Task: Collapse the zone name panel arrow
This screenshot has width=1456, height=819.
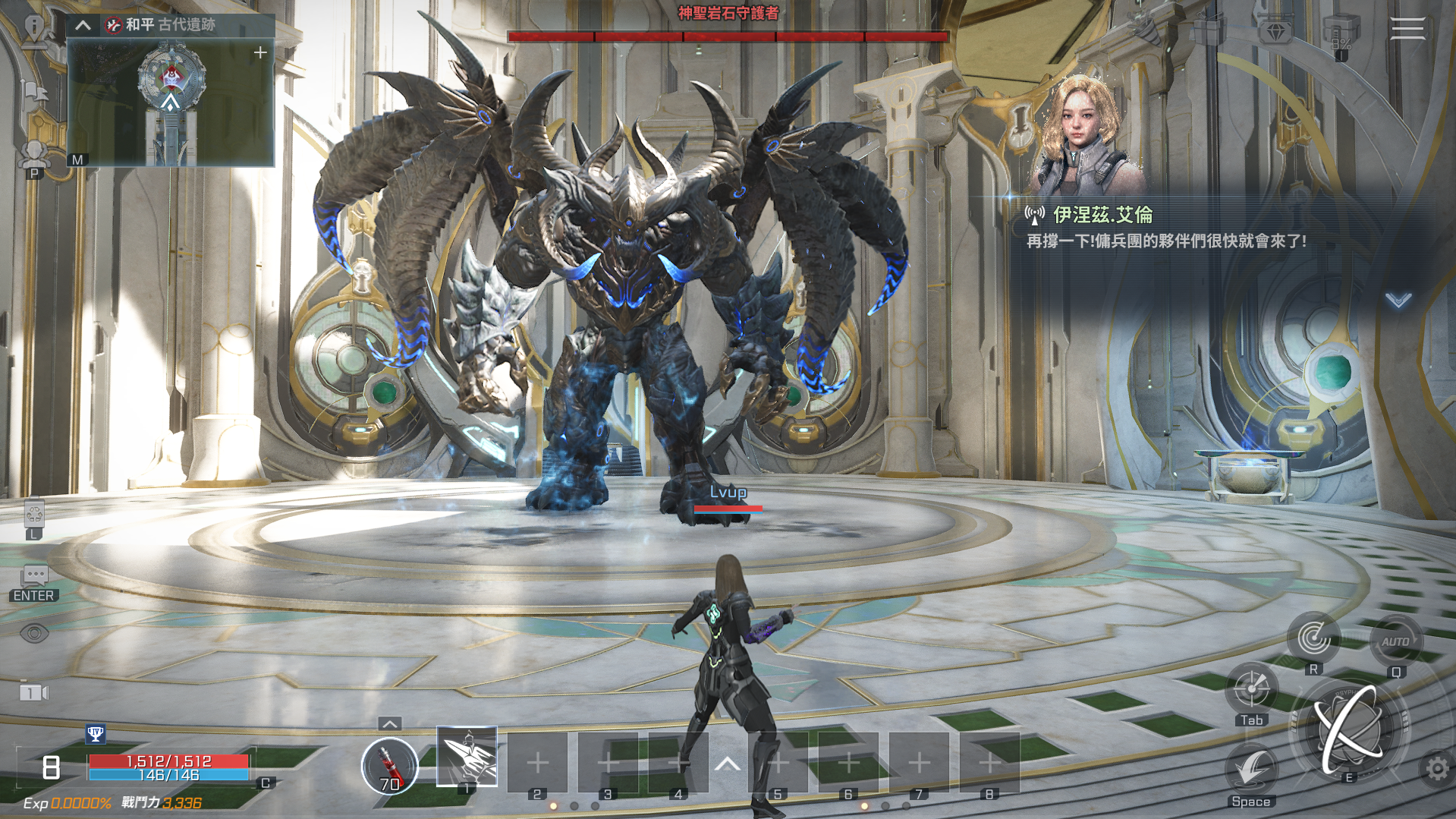Action: [x=83, y=25]
